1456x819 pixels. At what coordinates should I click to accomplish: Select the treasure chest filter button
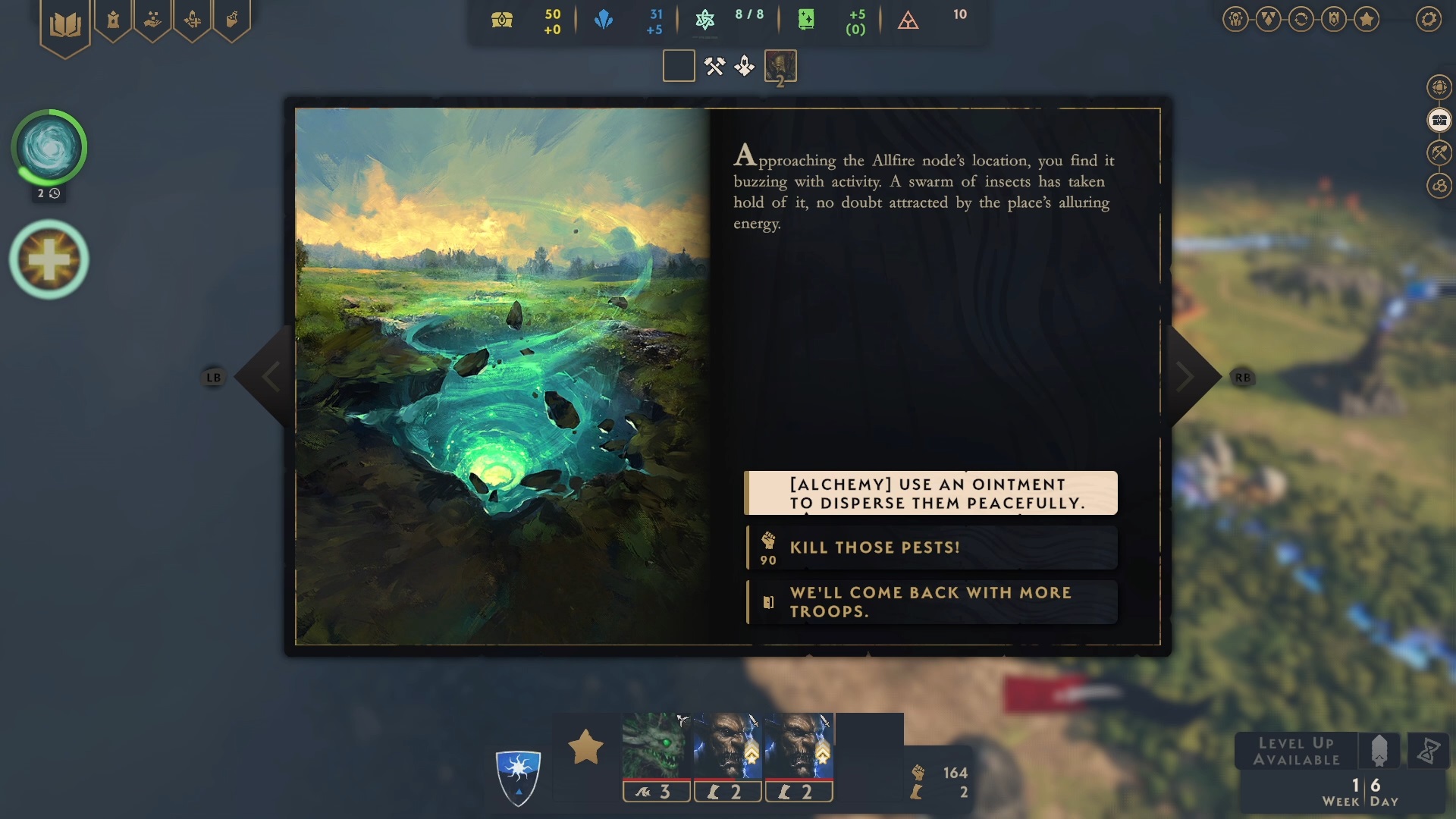coord(1439,120)
